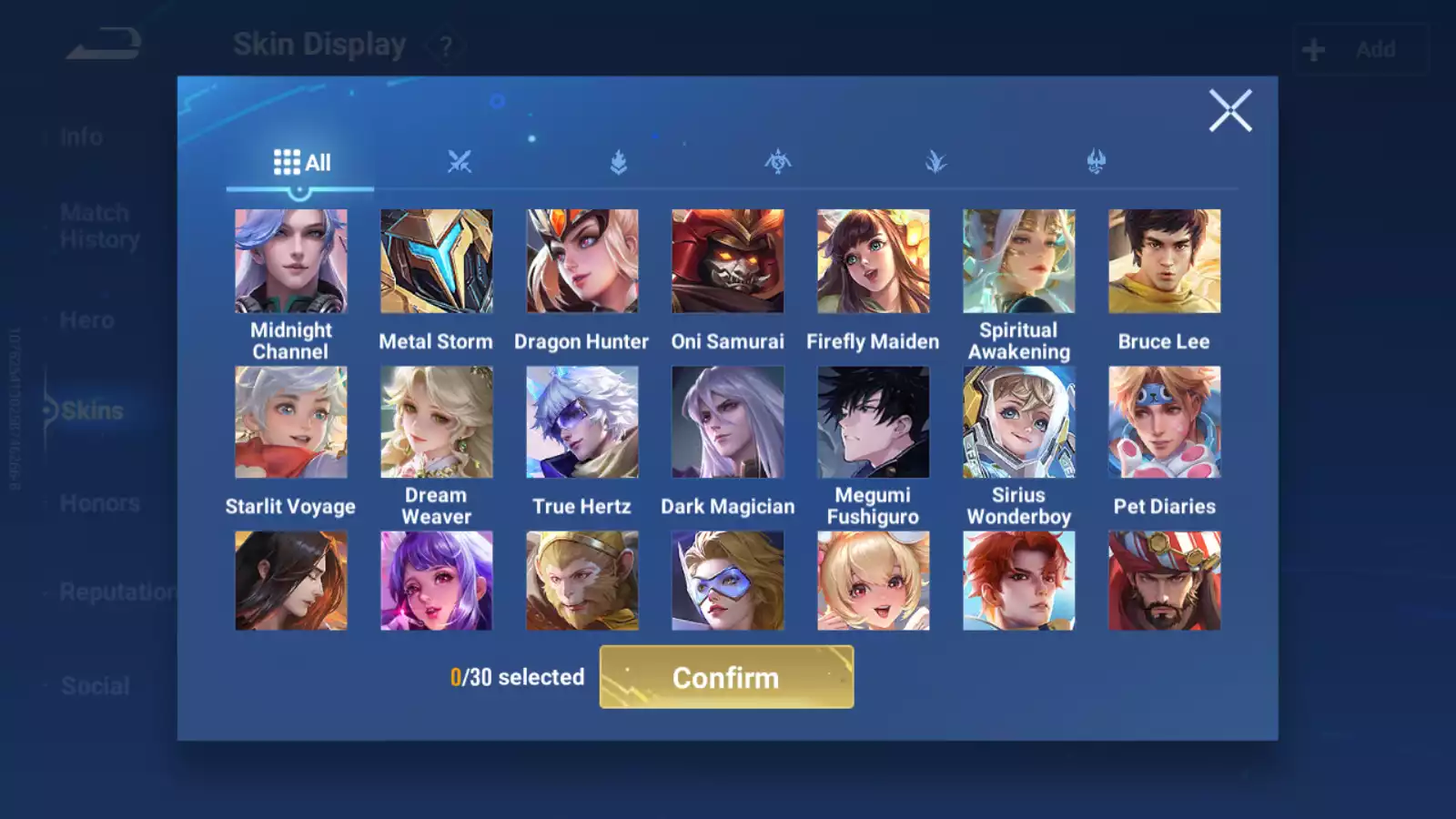Choose the Firefly Maiden skin

[x=874, y=261]
